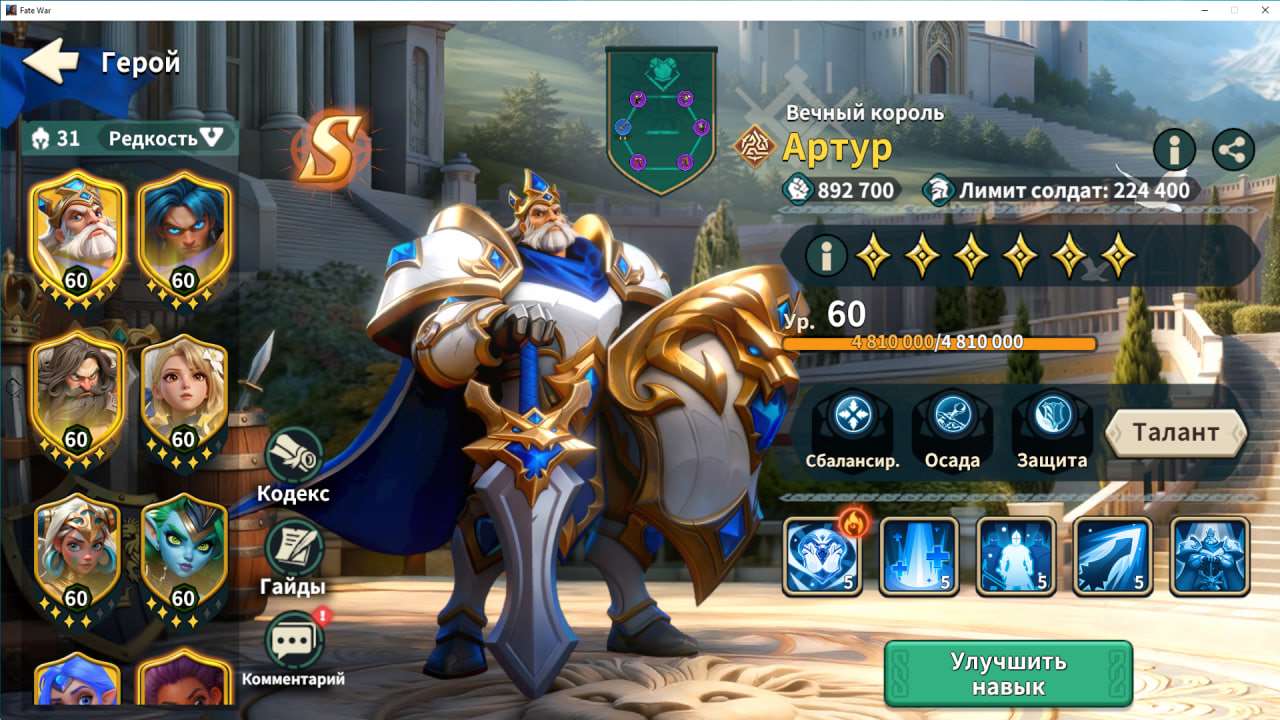Tap the power icon next to 892 700
The width and height of the screenshot is (1280, 720).
pyautogui.click(x=799, y=189)
